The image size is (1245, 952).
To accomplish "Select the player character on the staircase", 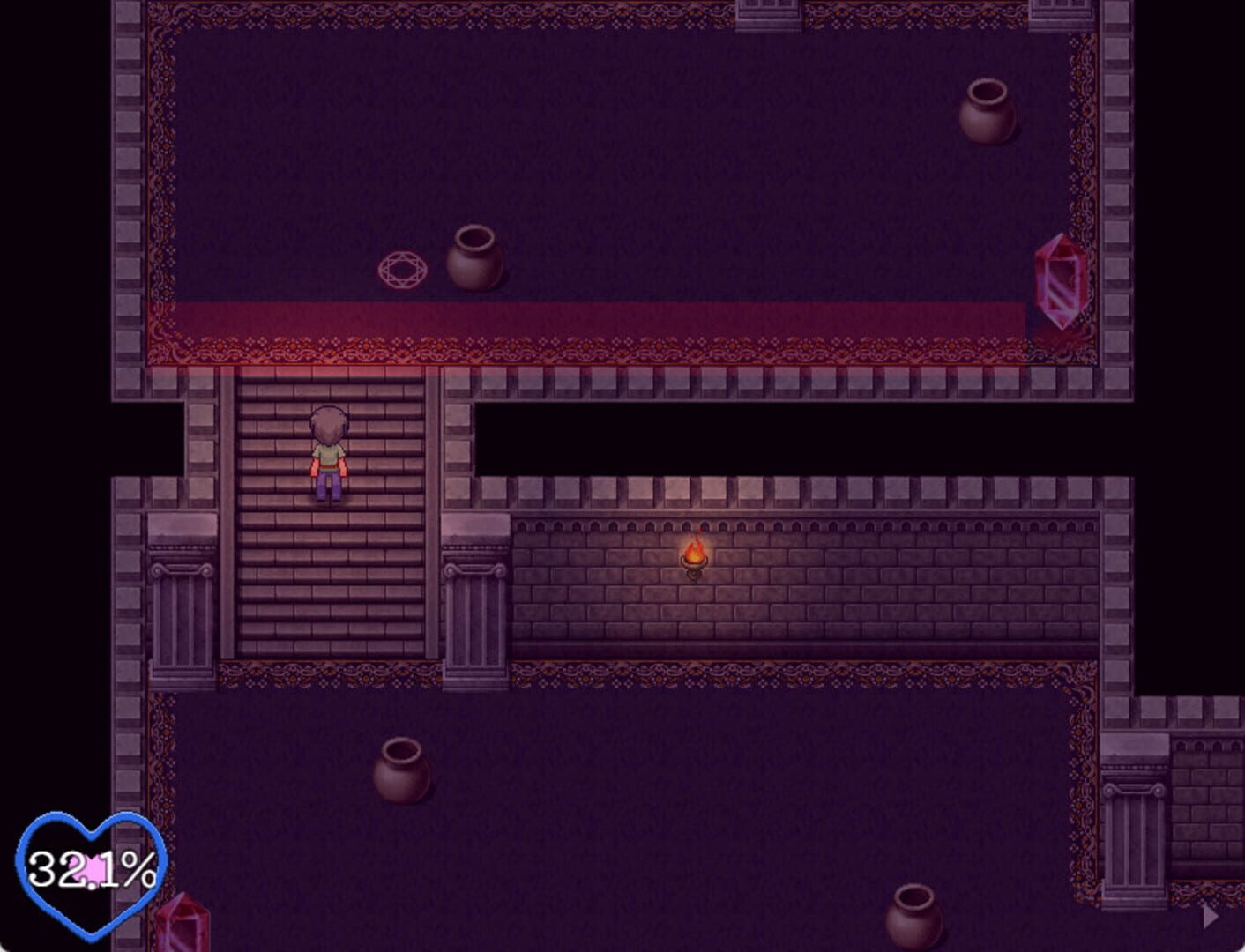I will pyautogui.click(x=327, y=454).
